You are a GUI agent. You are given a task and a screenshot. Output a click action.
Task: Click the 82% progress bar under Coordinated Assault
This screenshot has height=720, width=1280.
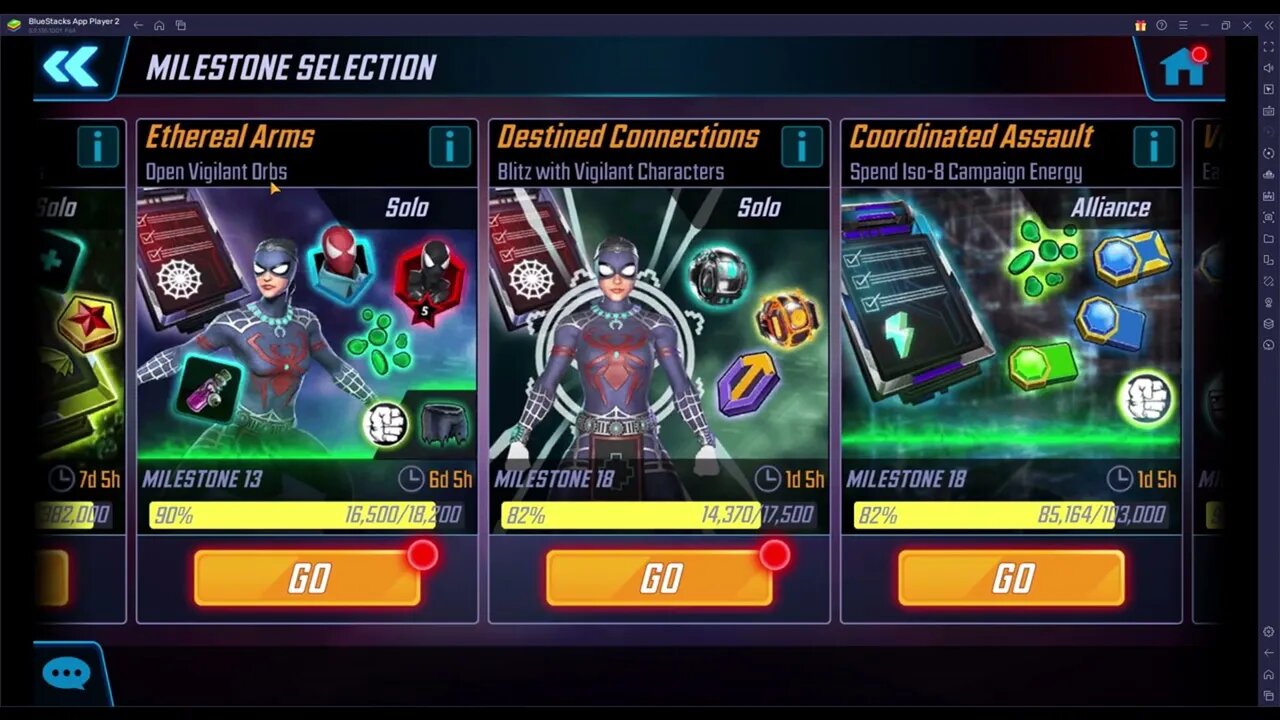pyautogui.click(x=1010, y=515)
